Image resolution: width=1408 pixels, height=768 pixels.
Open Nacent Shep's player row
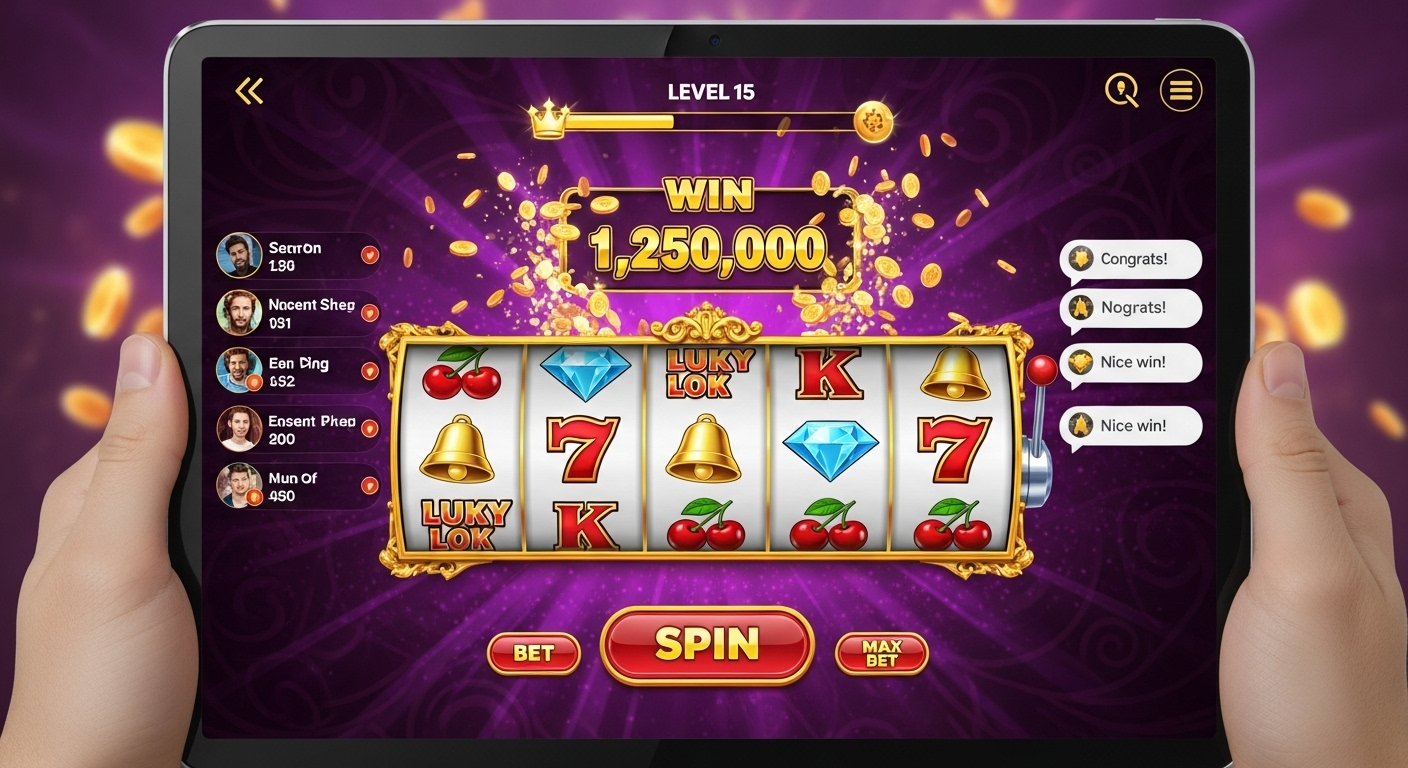298,313
